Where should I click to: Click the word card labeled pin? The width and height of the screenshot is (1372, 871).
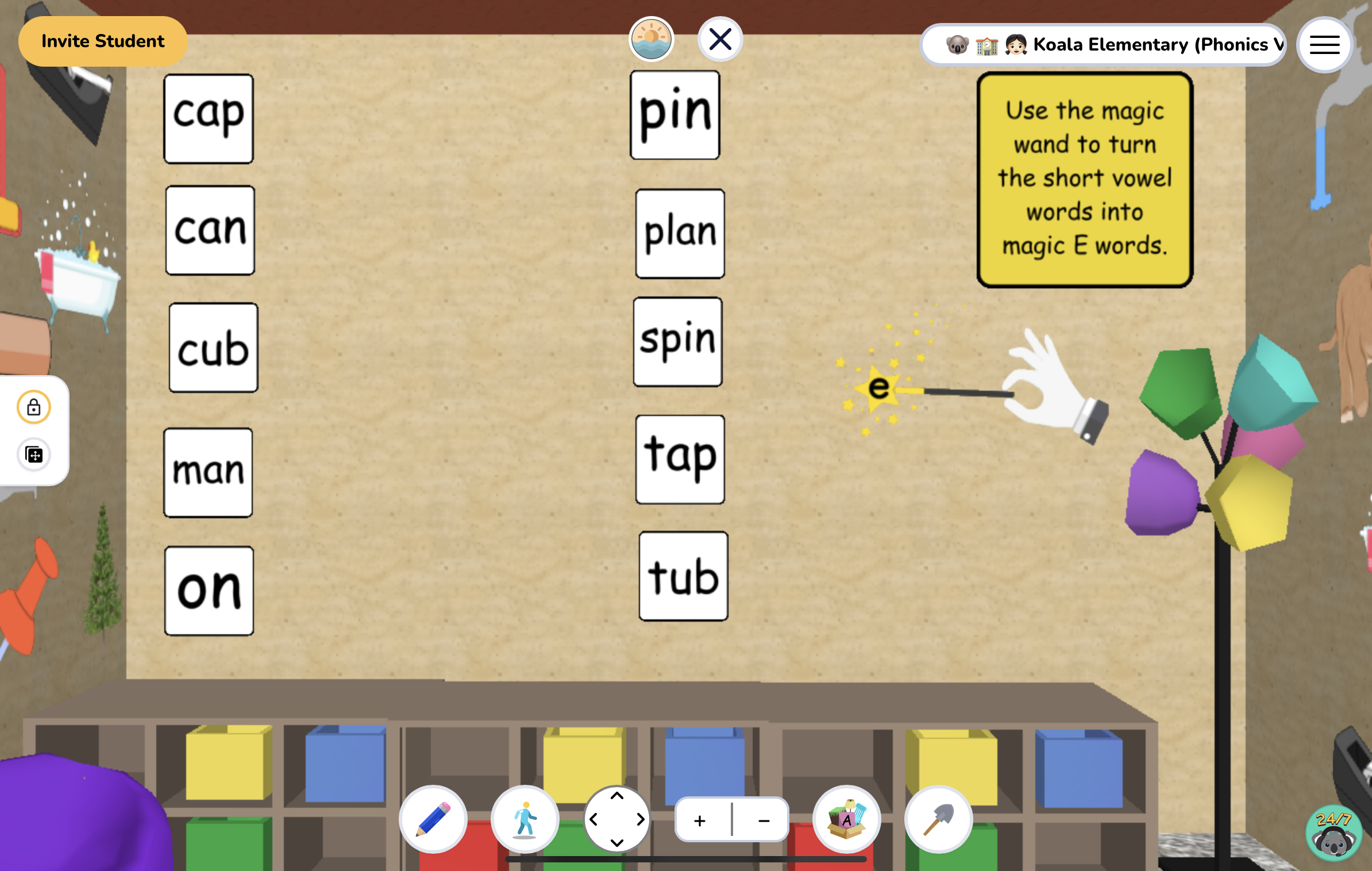pyautogui.click(x=675, y=114)
